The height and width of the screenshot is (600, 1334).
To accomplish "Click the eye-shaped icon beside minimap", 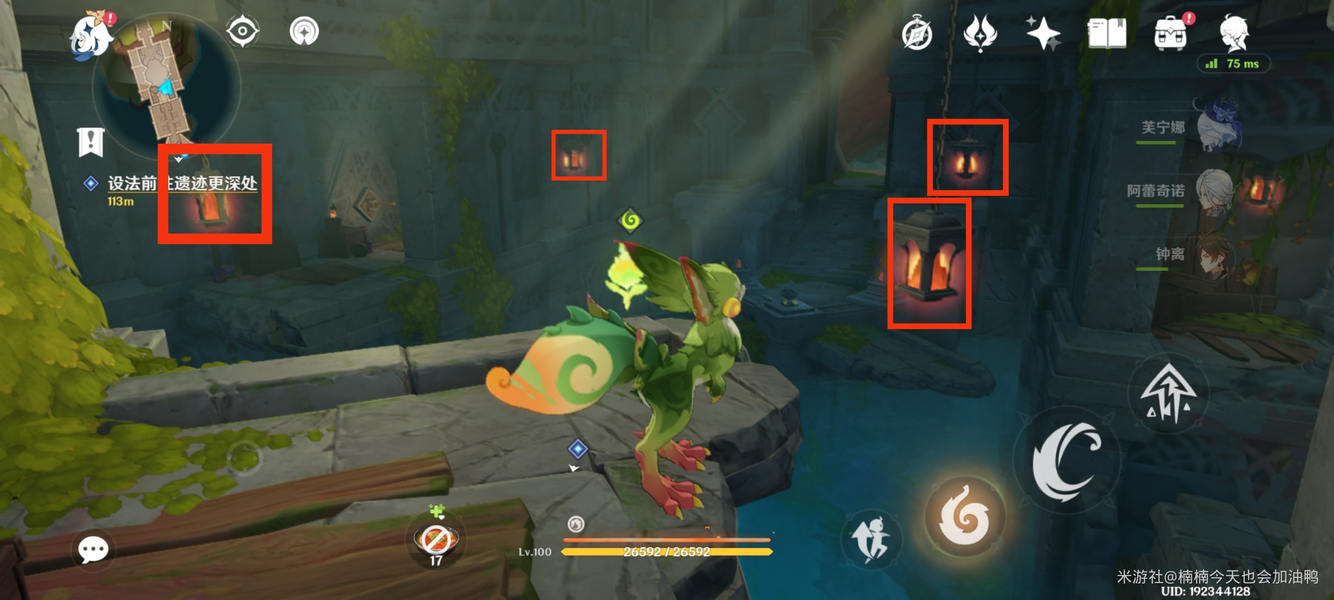I will click(x=243, y=32).
